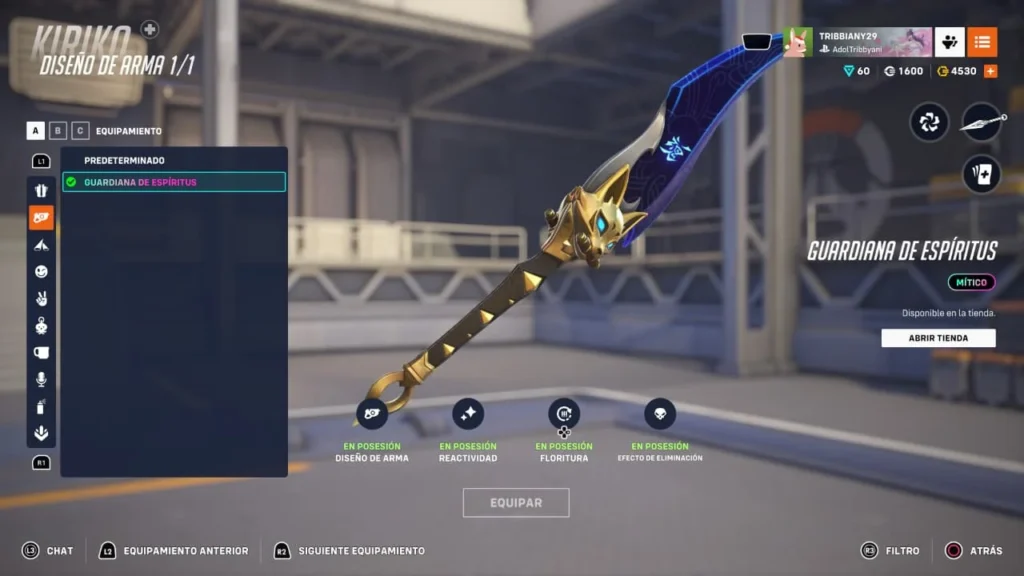This screenshot has width=1024, height=576.
Task: Switch to loadout C
Action: click(x=81, y=131)
